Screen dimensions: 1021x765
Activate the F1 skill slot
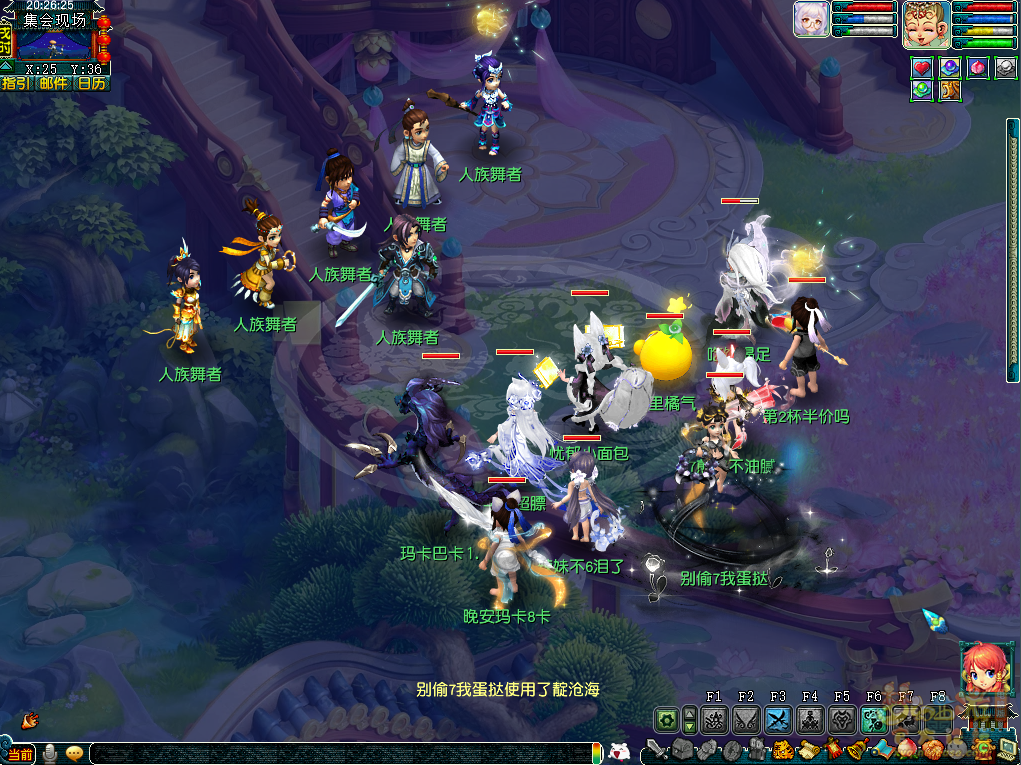pyautogui.click(x=714, y=719)
